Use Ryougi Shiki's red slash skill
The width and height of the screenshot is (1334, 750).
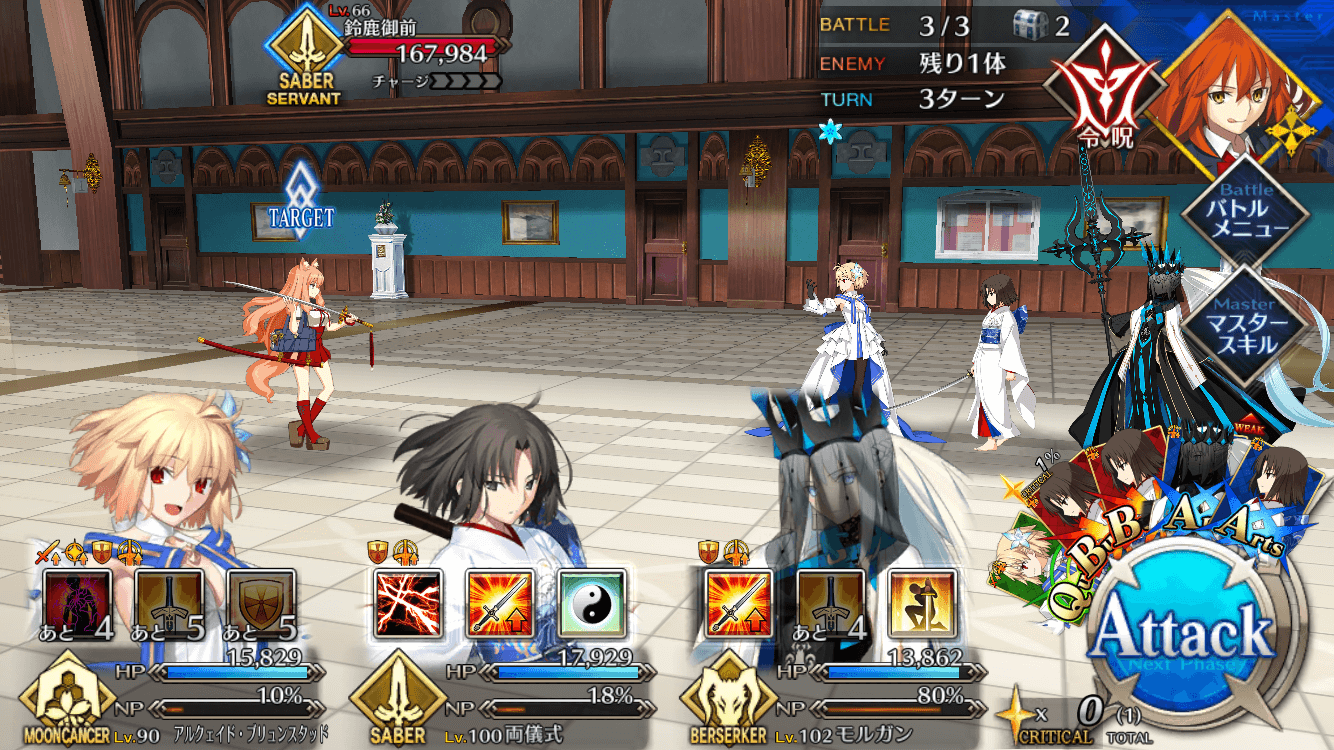408,604
